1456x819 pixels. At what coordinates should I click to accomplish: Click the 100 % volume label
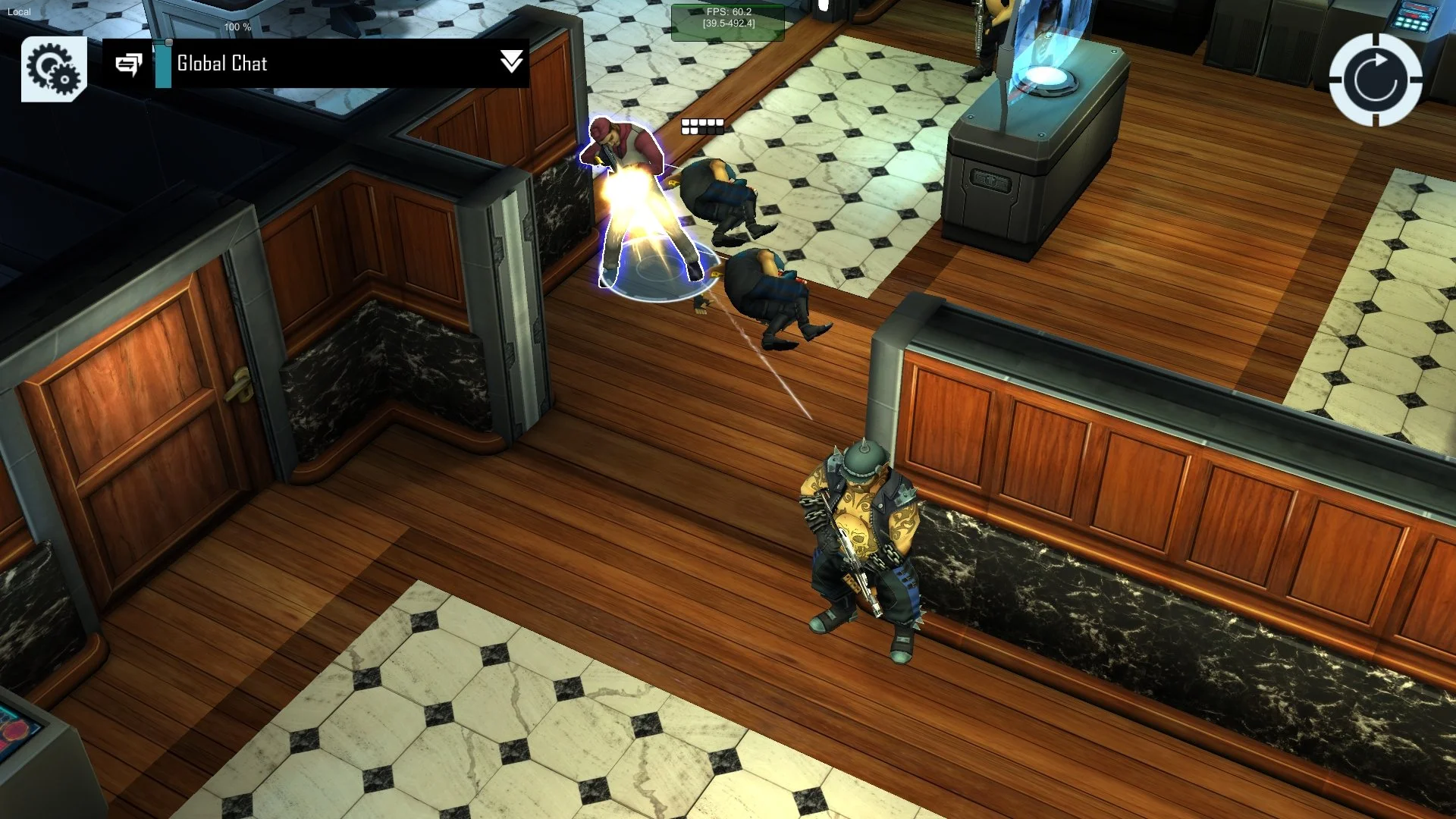[x=236, y=27]
